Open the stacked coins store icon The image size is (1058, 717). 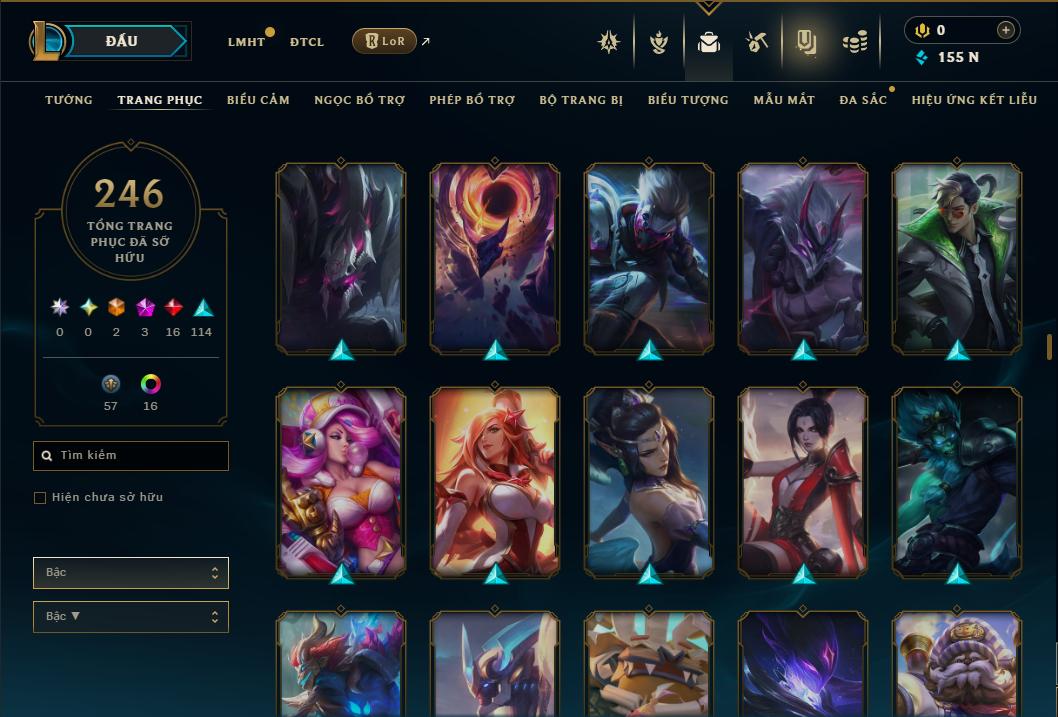854,42
